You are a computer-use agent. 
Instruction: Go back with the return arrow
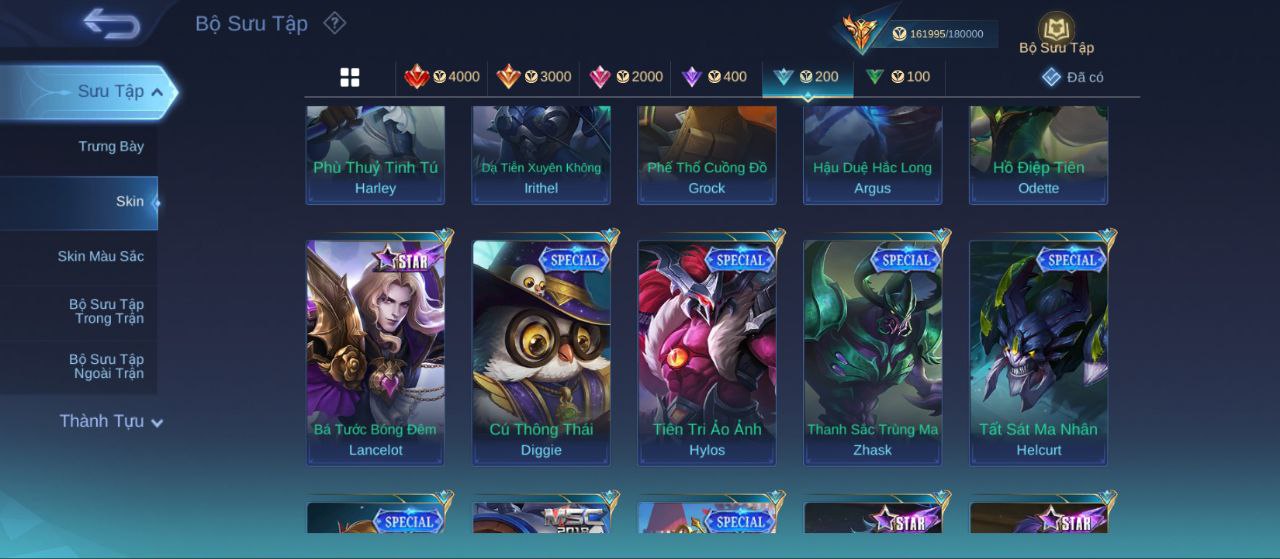(111, 24)
